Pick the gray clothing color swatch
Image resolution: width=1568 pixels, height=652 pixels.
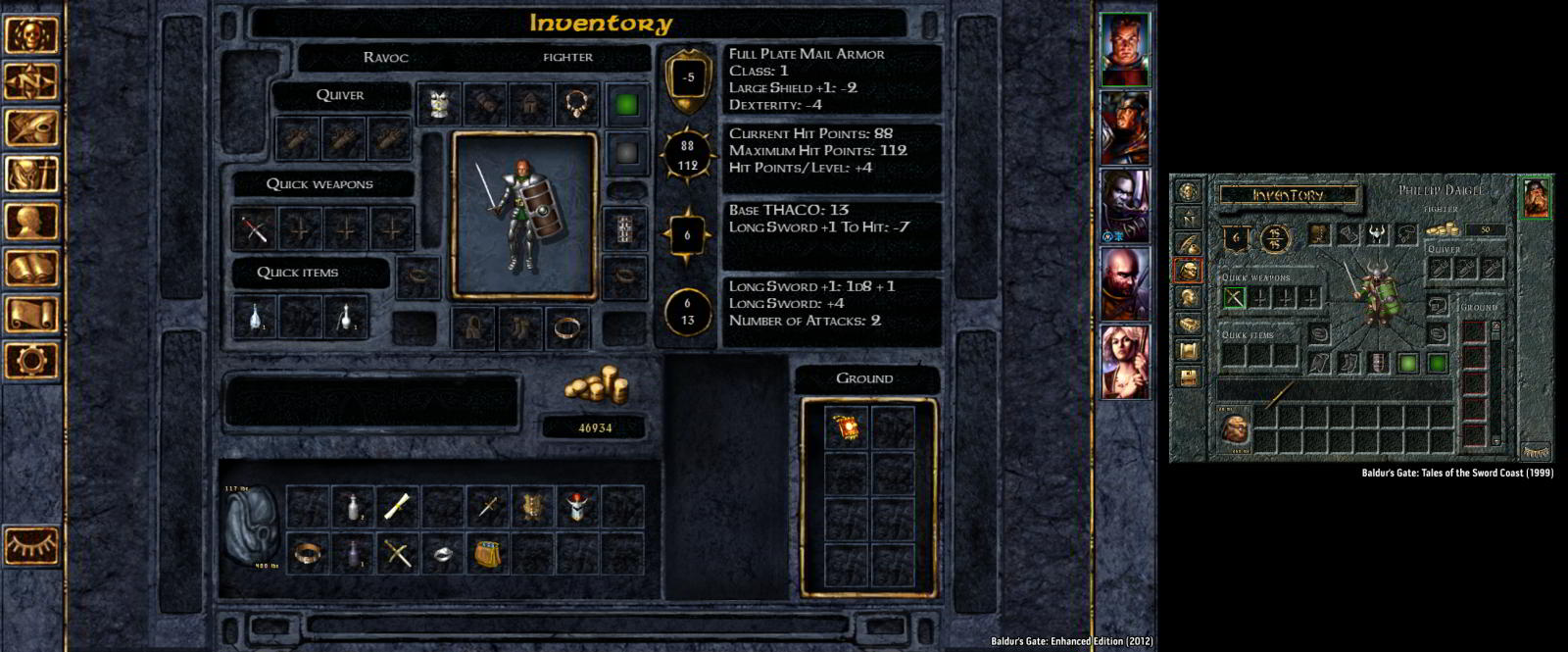coord(626,152)
